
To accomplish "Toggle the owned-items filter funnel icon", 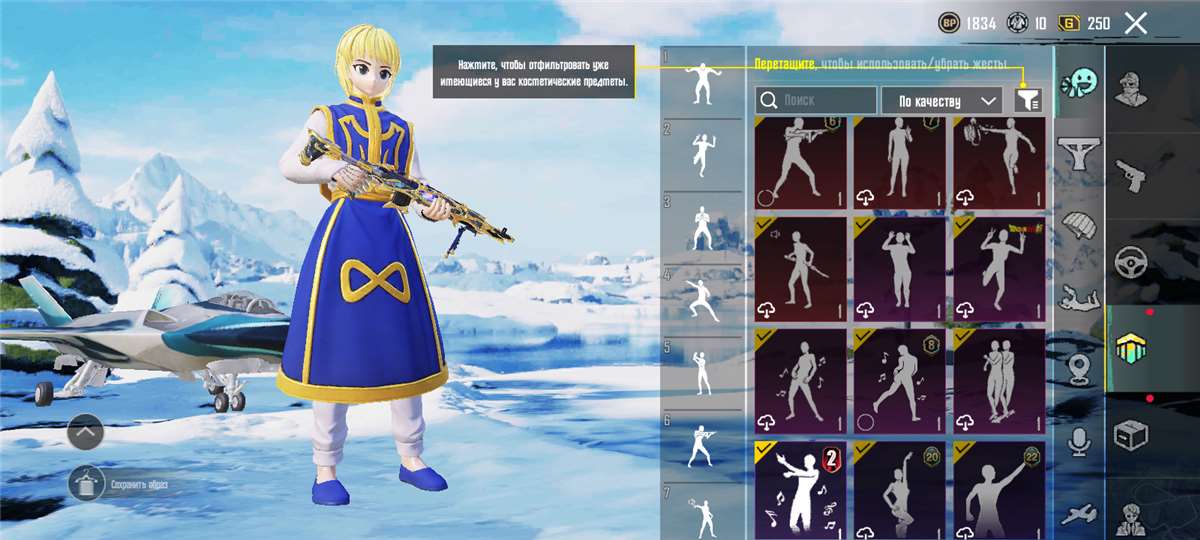I will tap(1027, 99).
